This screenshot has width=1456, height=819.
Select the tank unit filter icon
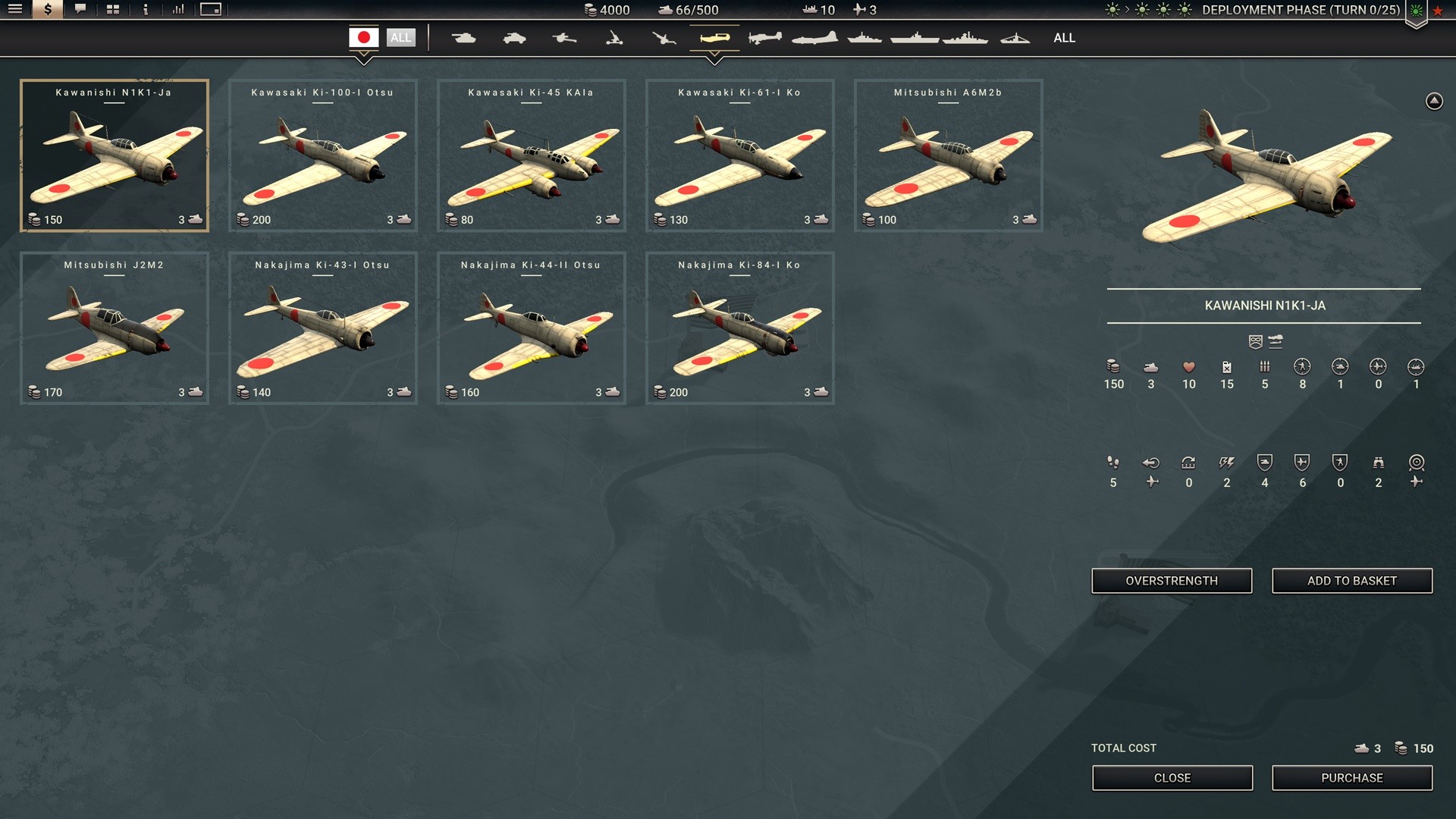click(x=464, y=36)
